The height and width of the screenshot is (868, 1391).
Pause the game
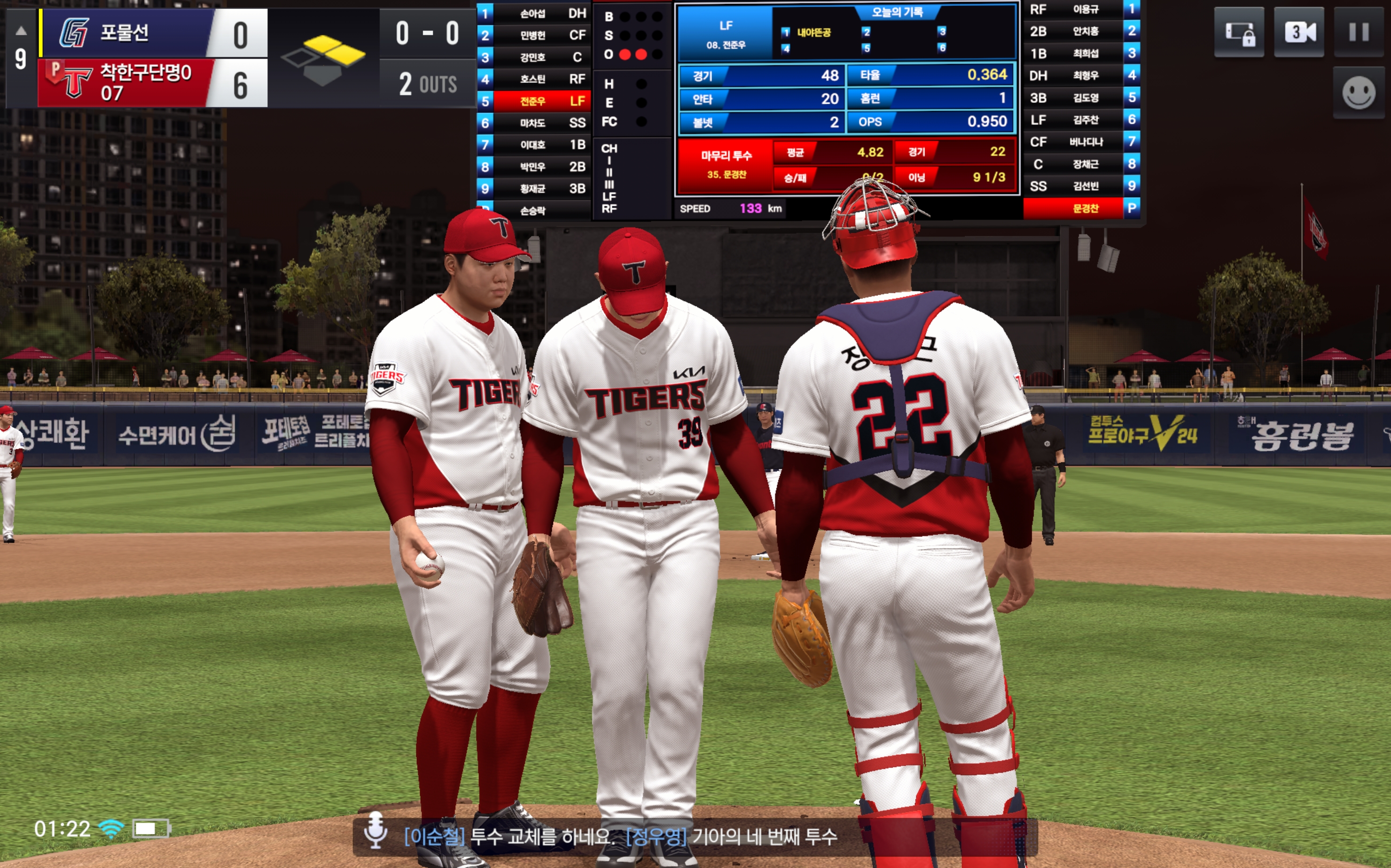coord(1358,32)
